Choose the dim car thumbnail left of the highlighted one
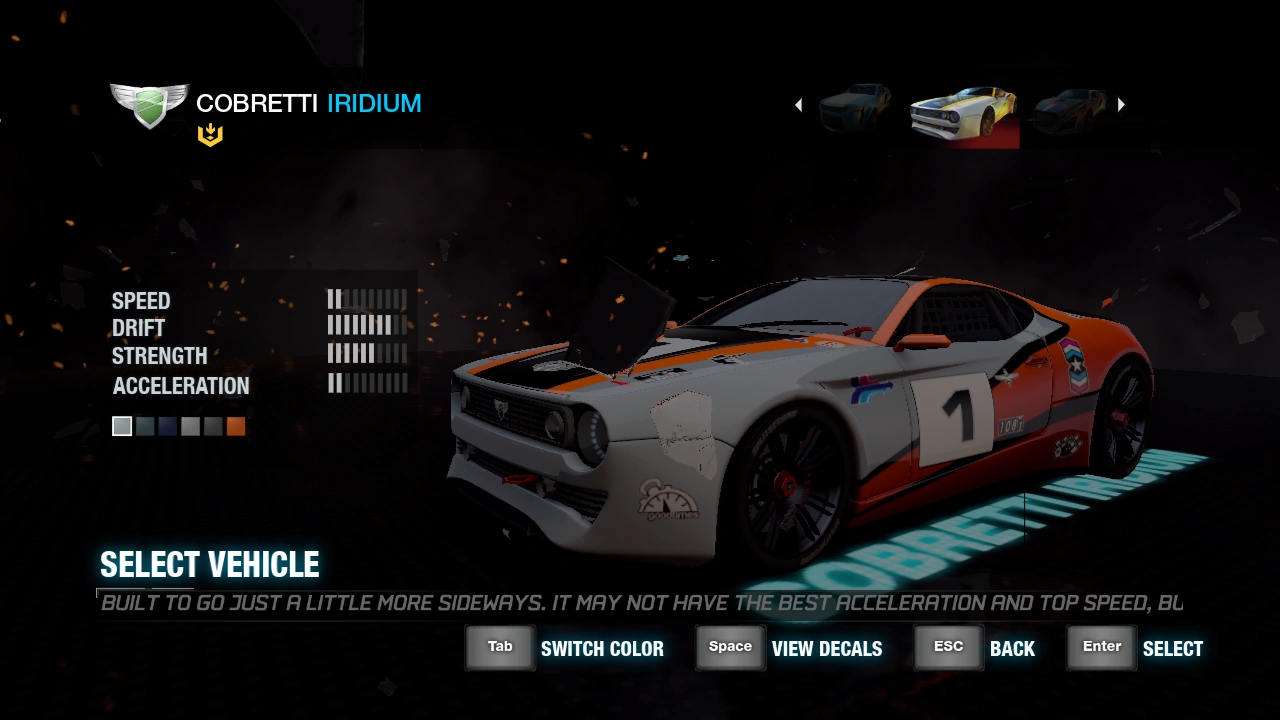Viewport: 1280px width, 720px height. 856,108
